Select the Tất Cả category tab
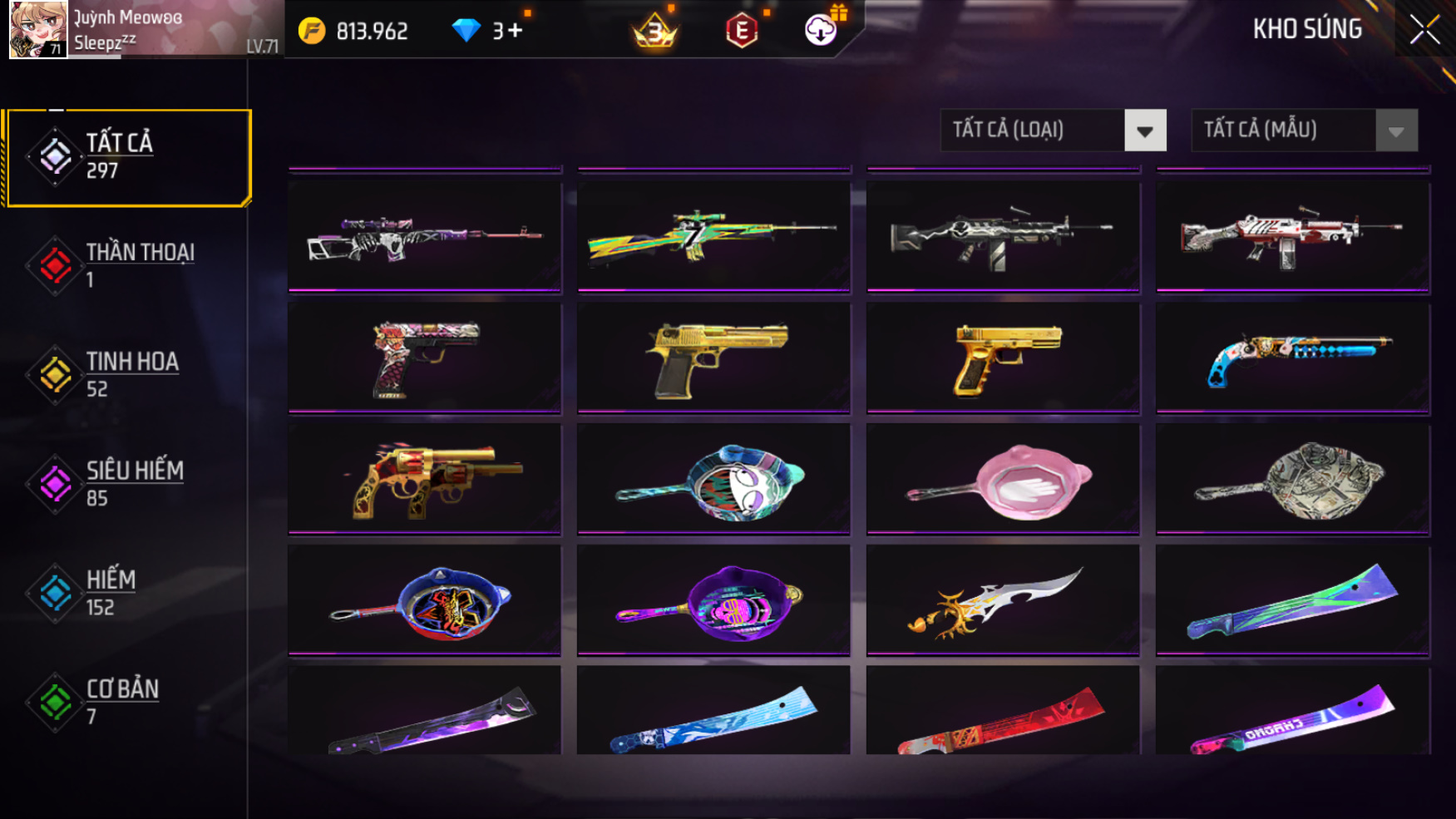The width and height of the screenshot is (1456, 819). pos(128,157)
